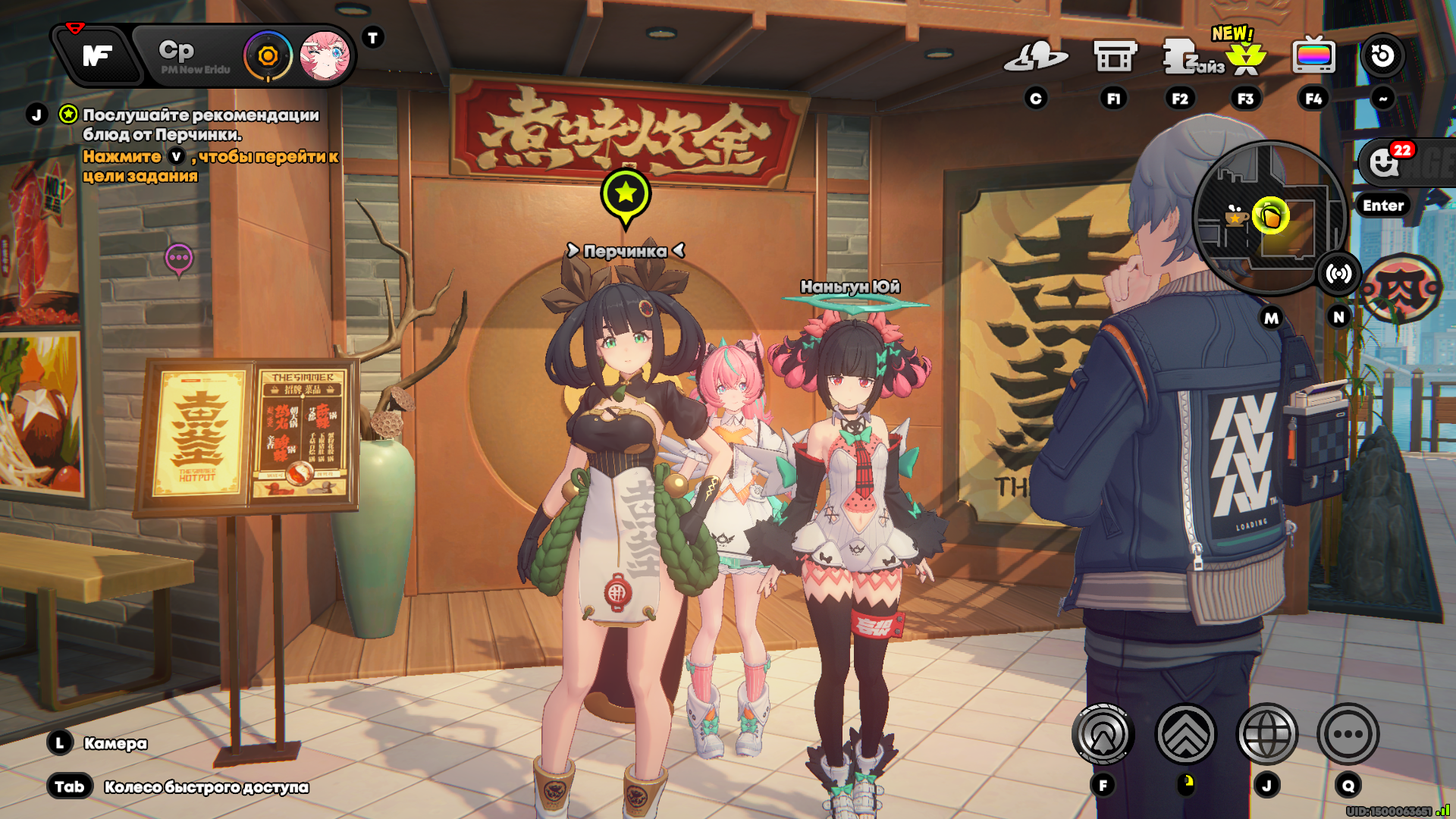Open the globe icon at bottom right
Screen dimensions: 1456x819
click(x=1266, y=734)
